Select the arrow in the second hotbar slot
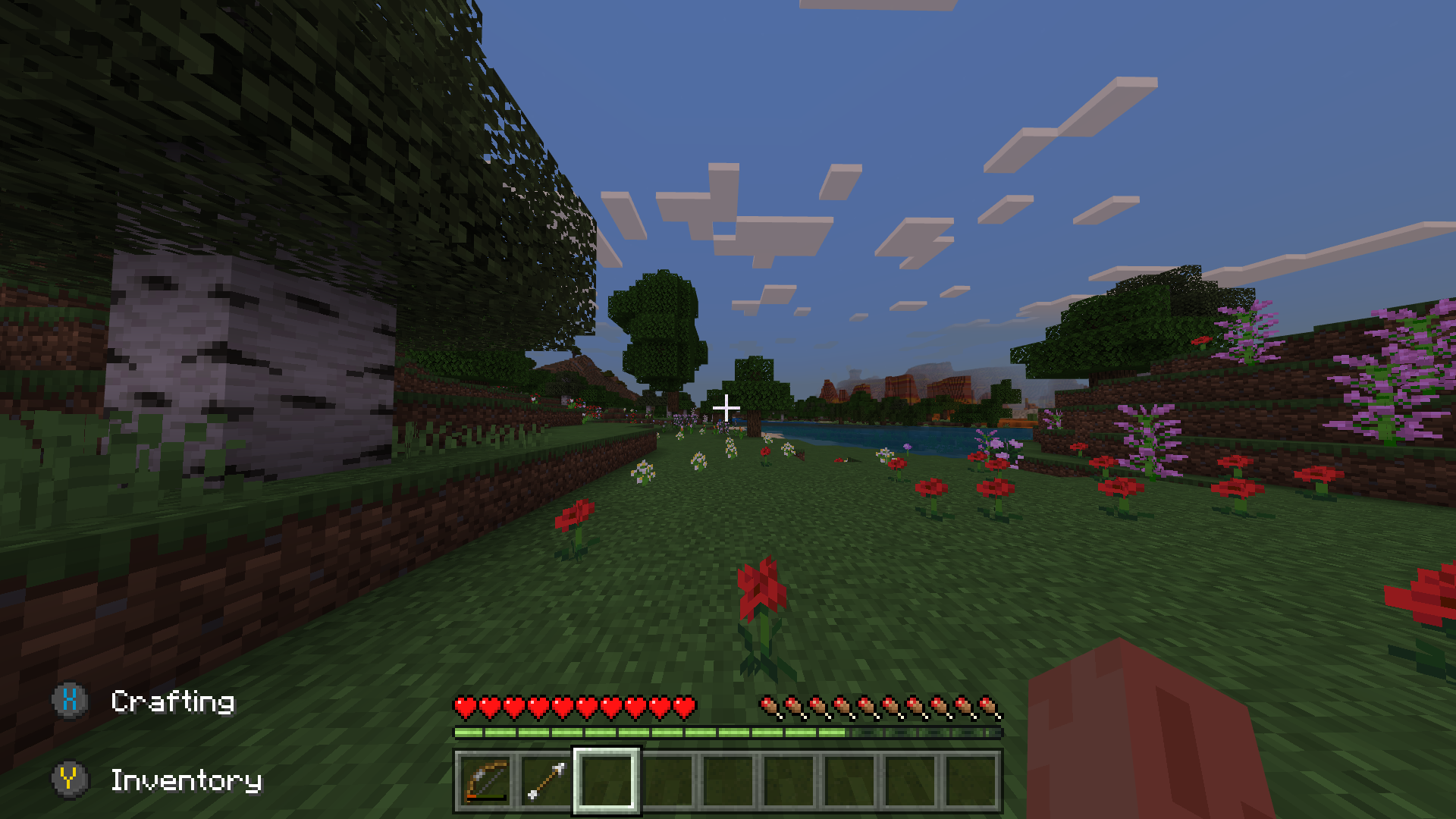The width and height of the screenshot is (1456, 819). point(547,780)
